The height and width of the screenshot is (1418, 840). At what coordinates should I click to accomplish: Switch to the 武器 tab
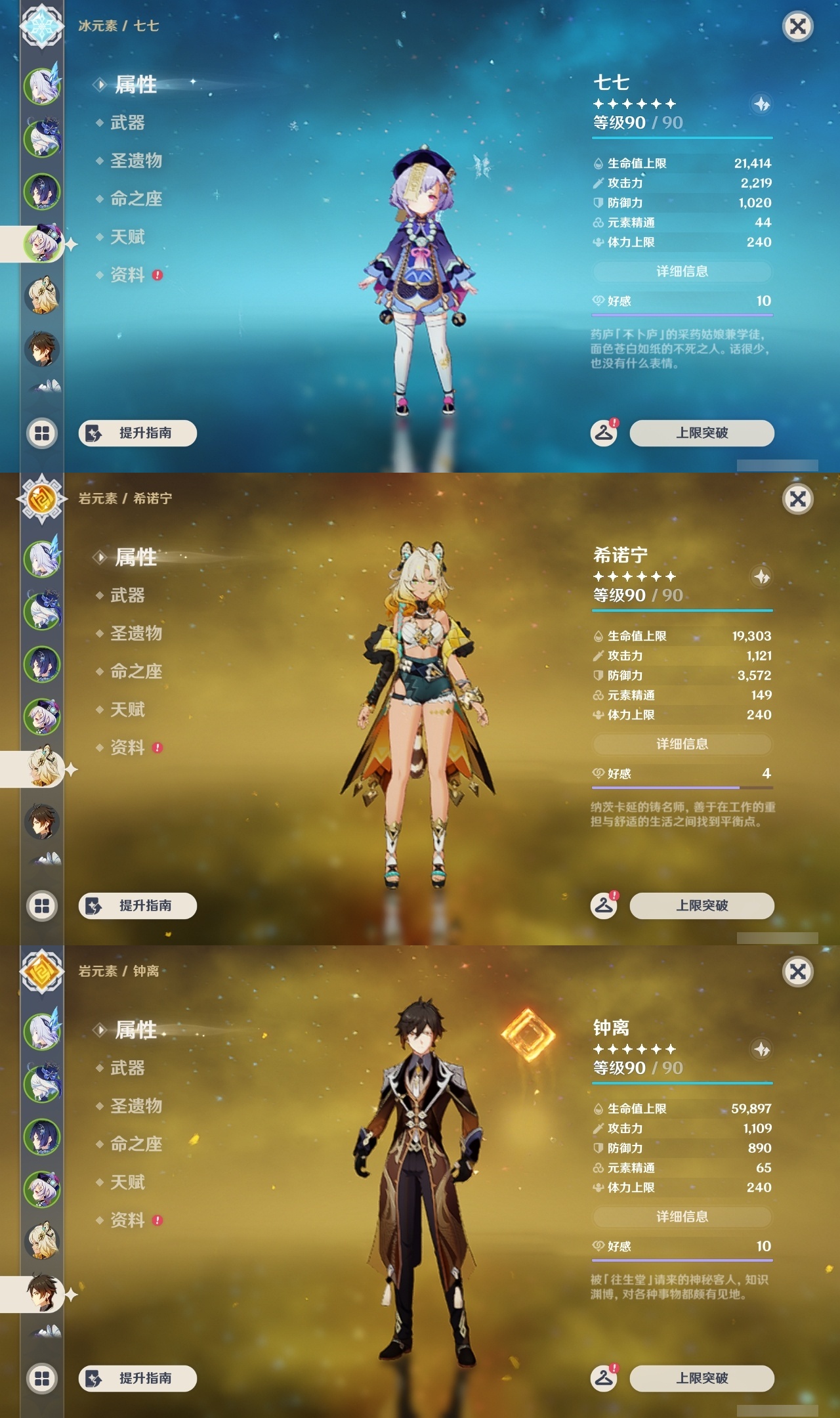click(127, 123)
